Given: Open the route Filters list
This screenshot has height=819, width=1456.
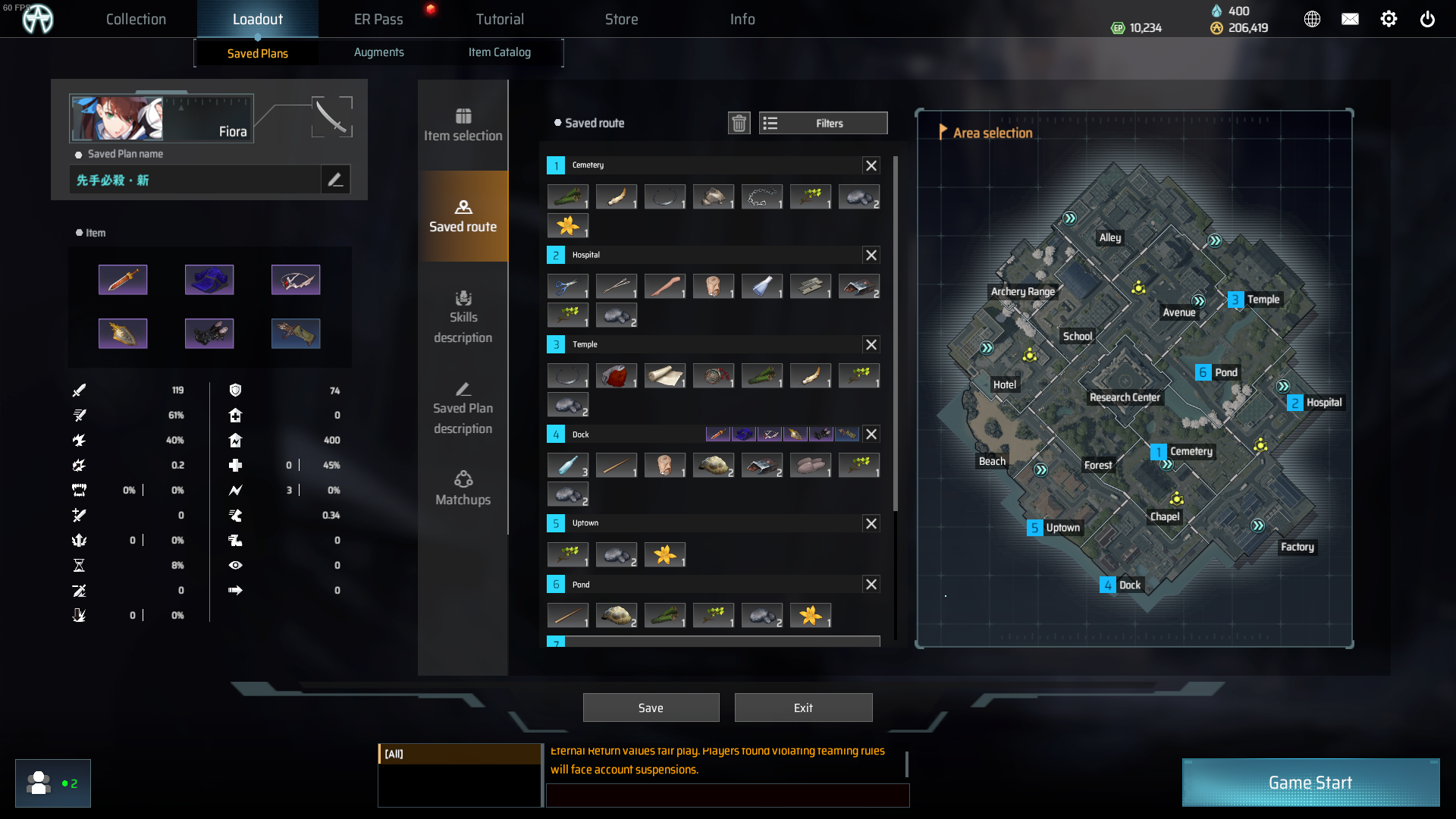Looking at the screenshot, I should pos(823,123).
